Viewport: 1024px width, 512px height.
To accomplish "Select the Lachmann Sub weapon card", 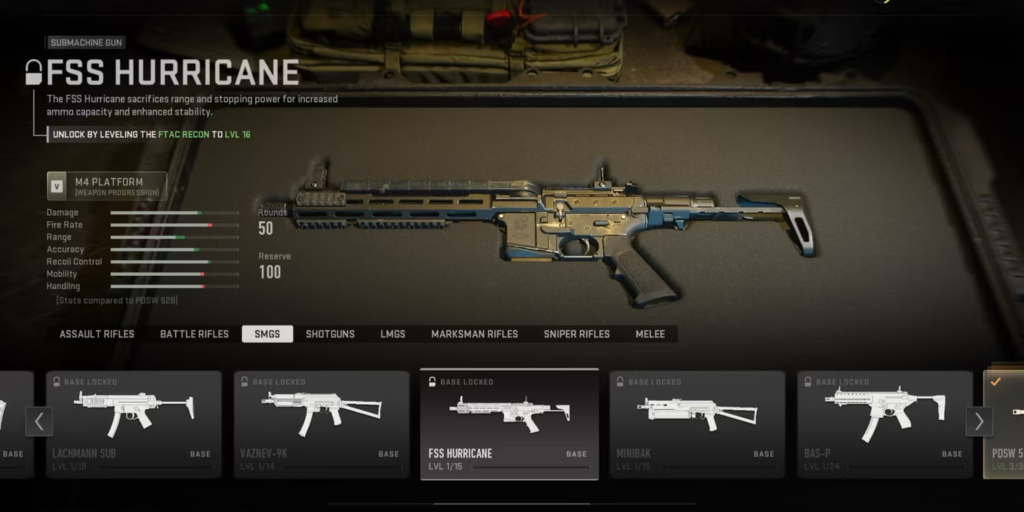I will 133,423.
